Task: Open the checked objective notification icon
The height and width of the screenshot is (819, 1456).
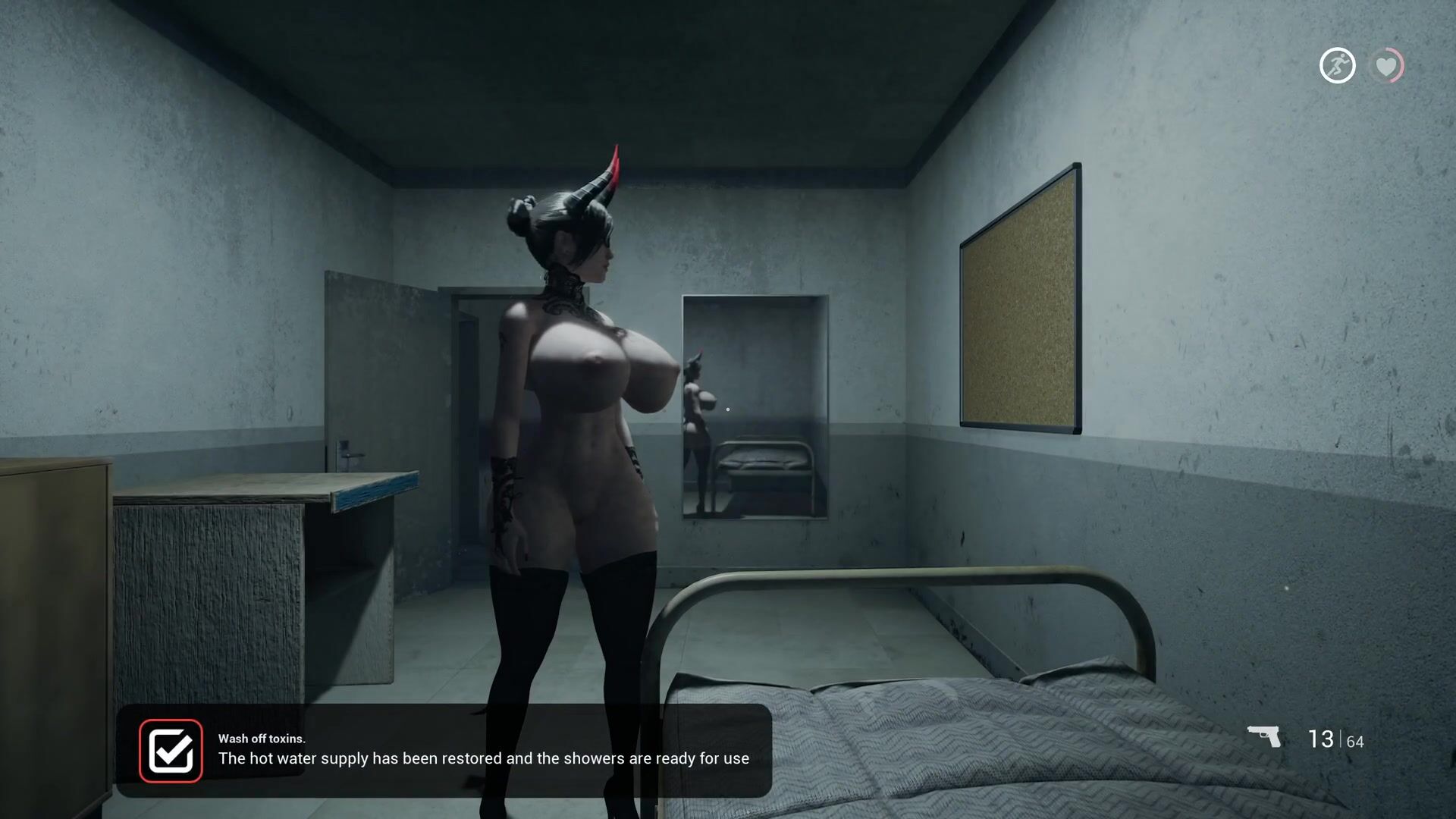Action: (x=171, y=750)
